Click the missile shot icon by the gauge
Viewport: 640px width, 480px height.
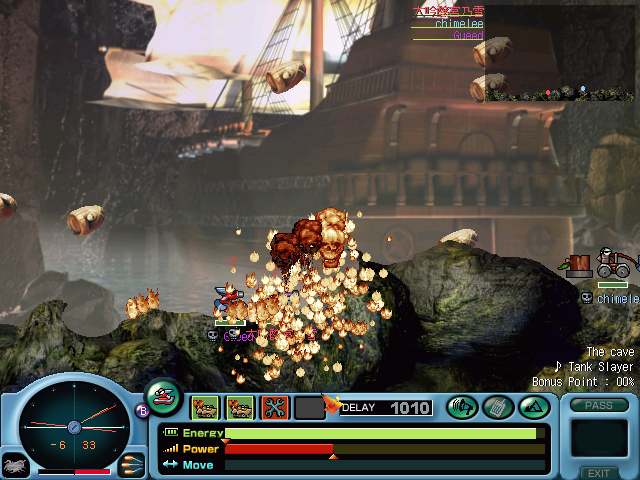pos(131,464)
